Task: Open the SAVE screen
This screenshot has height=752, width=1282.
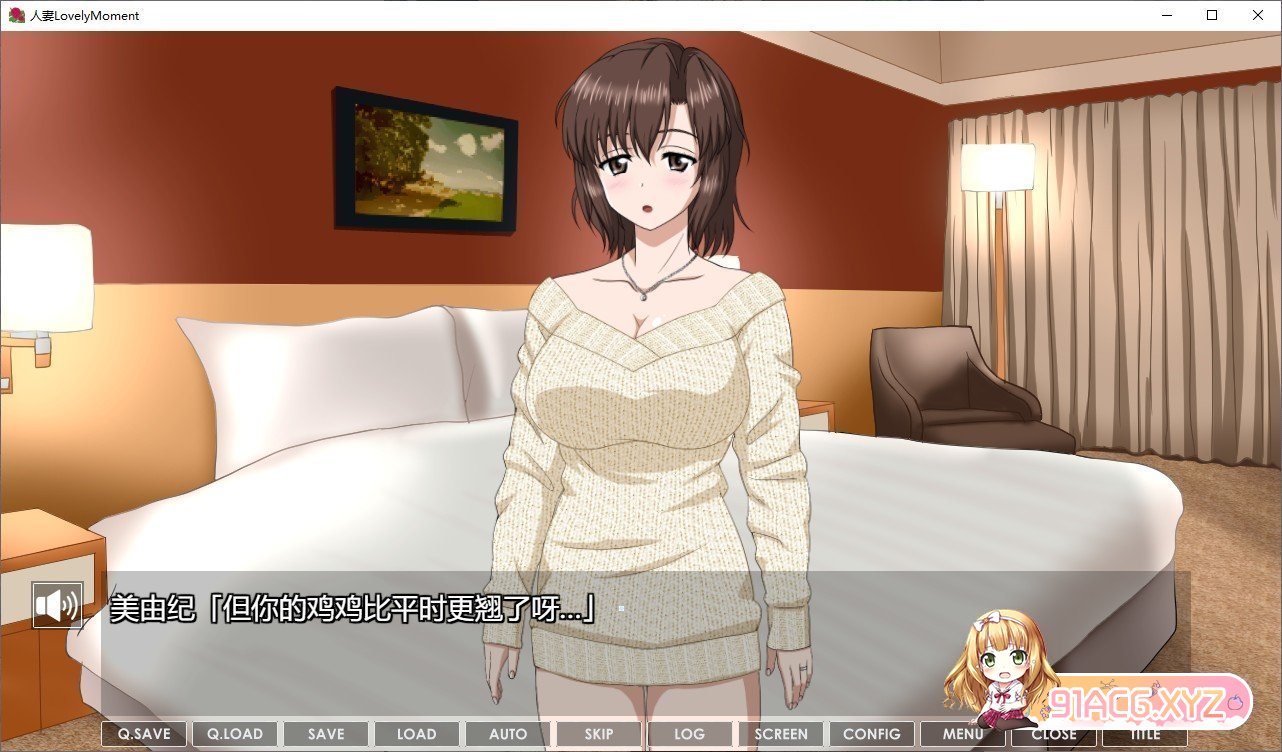Action: click(326, 734)
